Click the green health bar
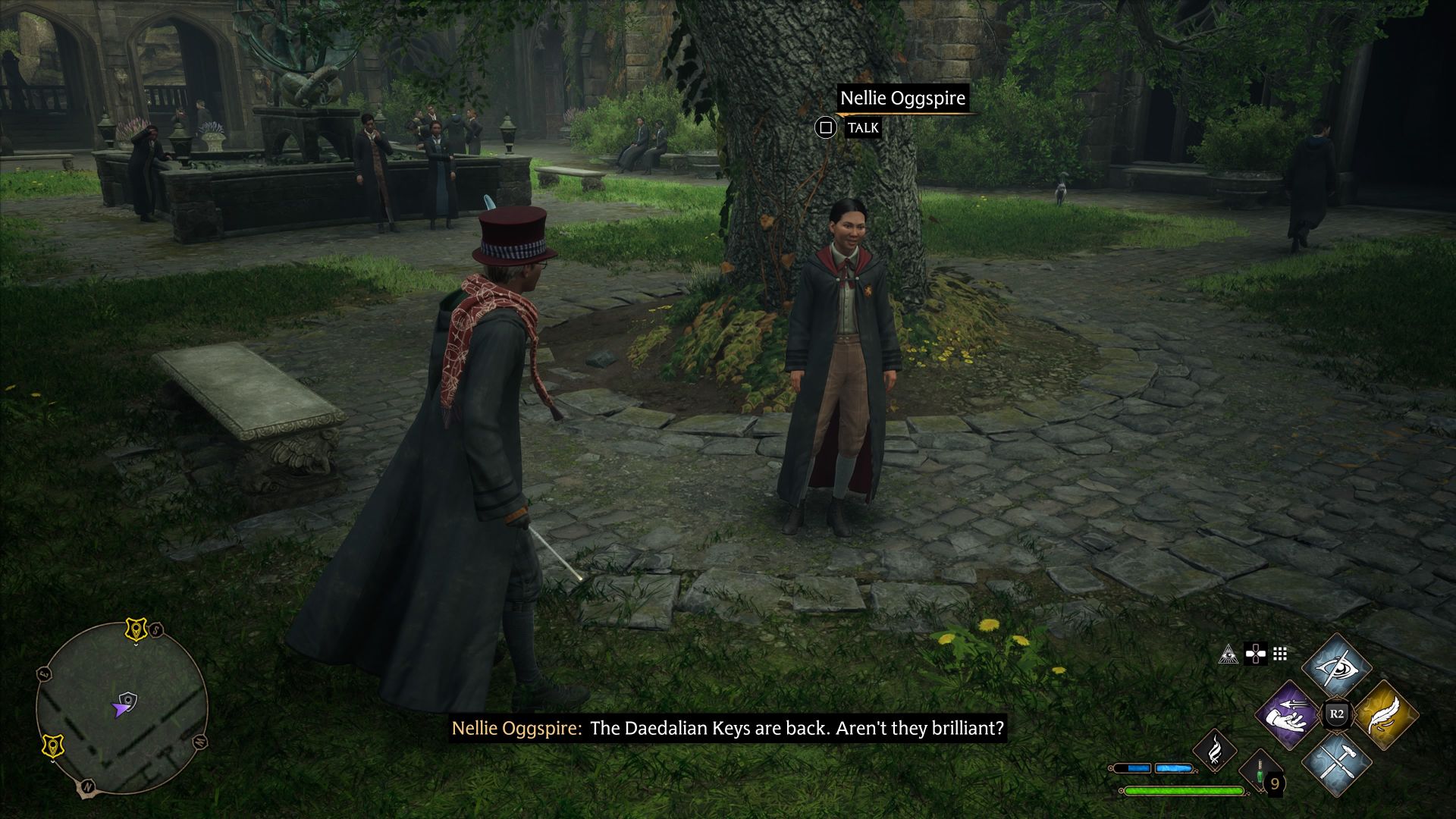This screenshot has width=1456, height=819. pyautogui.click(x=1183, y=790)
